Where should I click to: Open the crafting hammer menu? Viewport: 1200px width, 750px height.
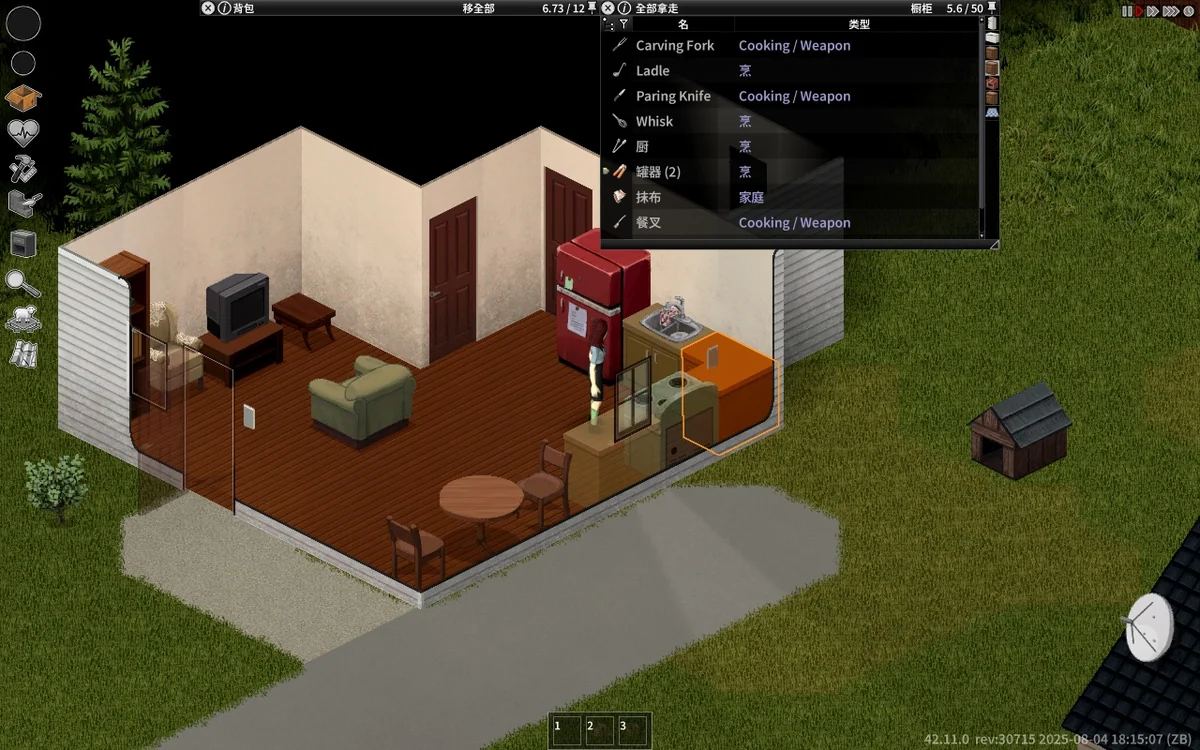23,168
